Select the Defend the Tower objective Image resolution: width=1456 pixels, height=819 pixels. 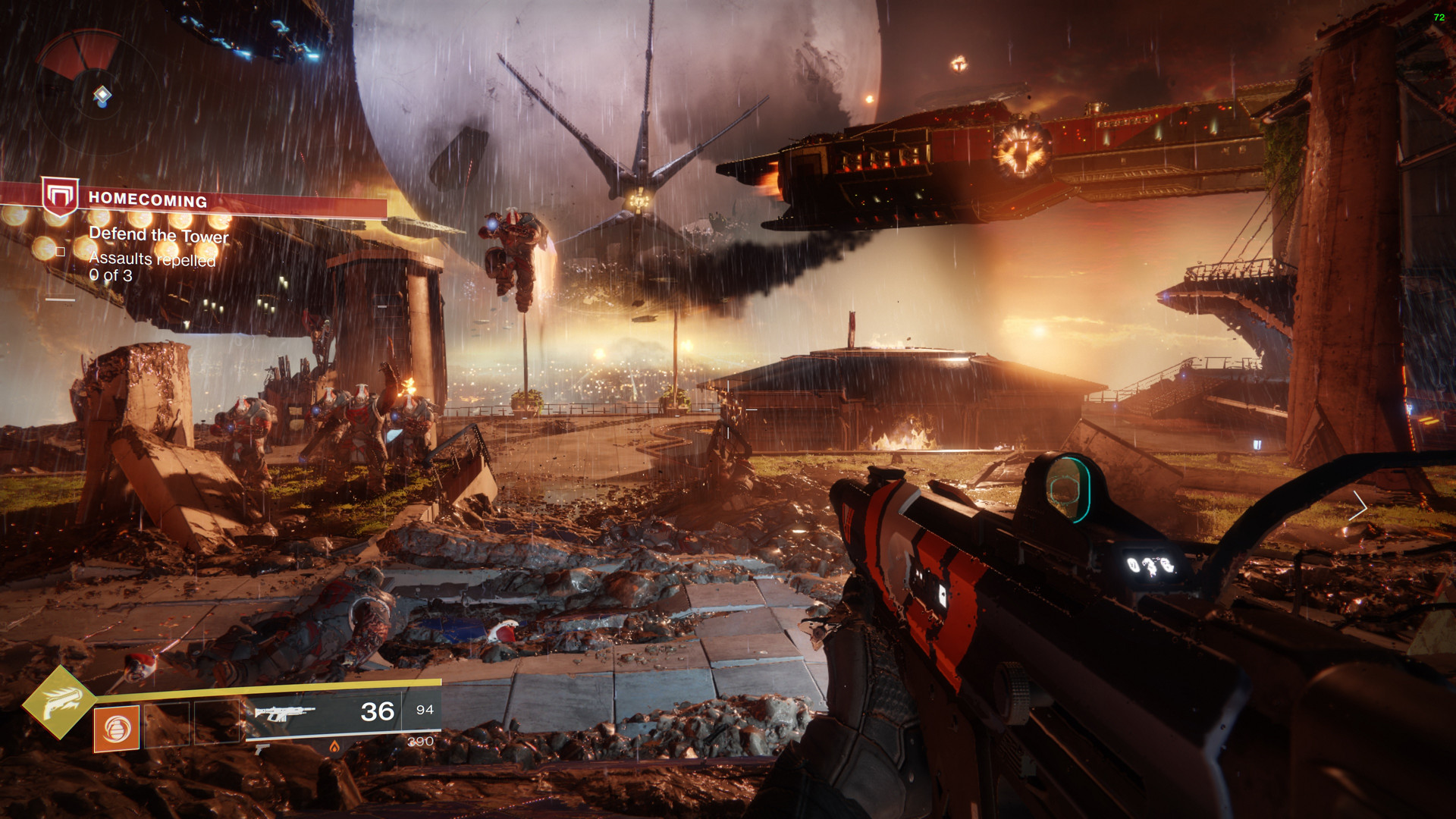tap(158, 234)
